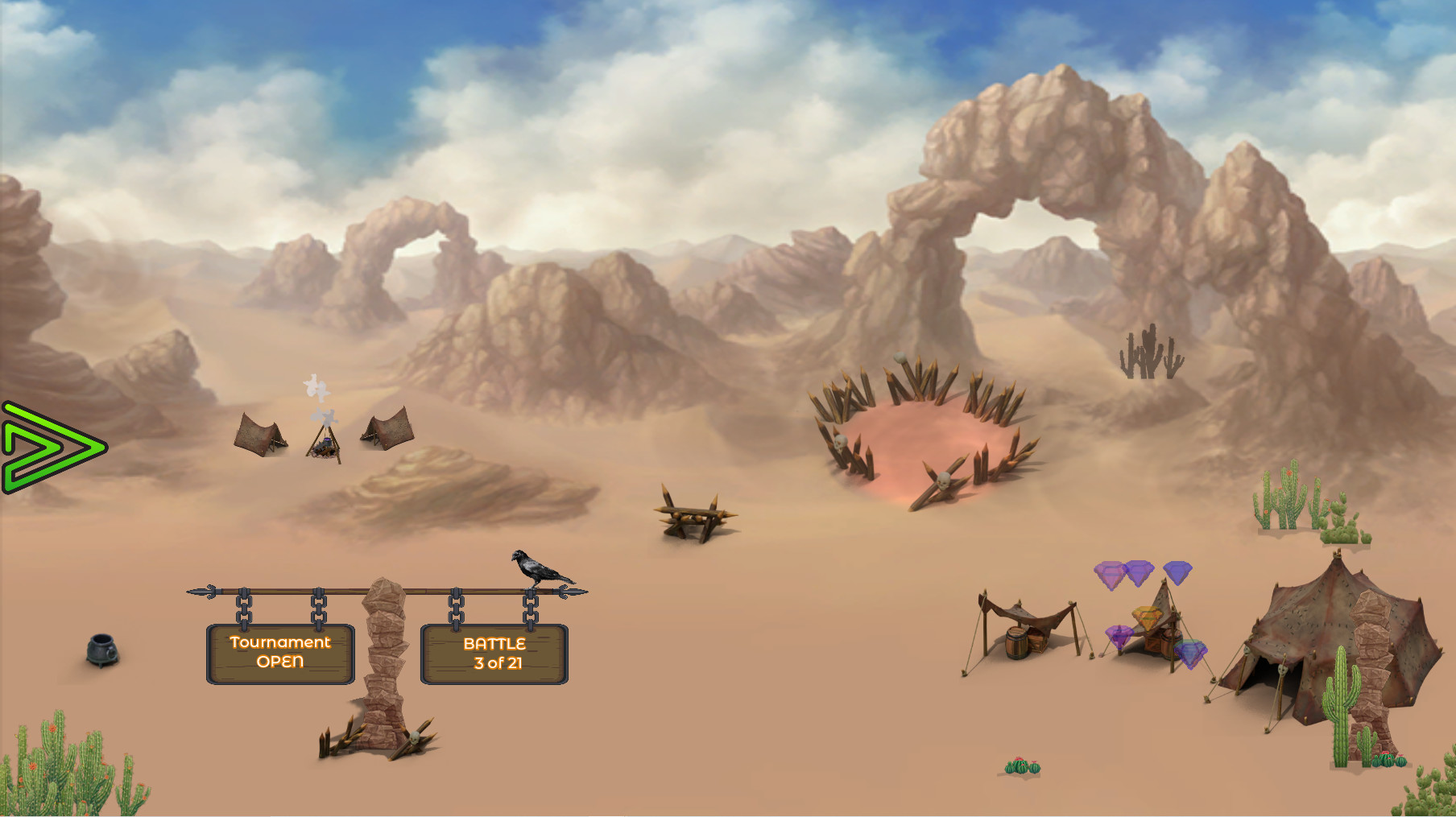1456x817 pixels.
Task: Click the BATTLE 3 of 21 sign
Action: point(494,654)
